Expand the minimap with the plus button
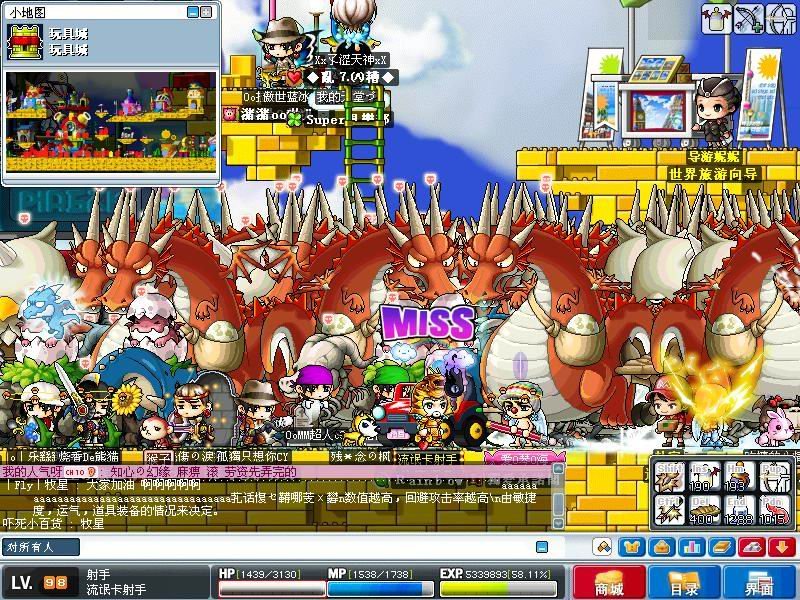Image resolution: width=800 pixels, height=600 pixels. click(208, 11)
